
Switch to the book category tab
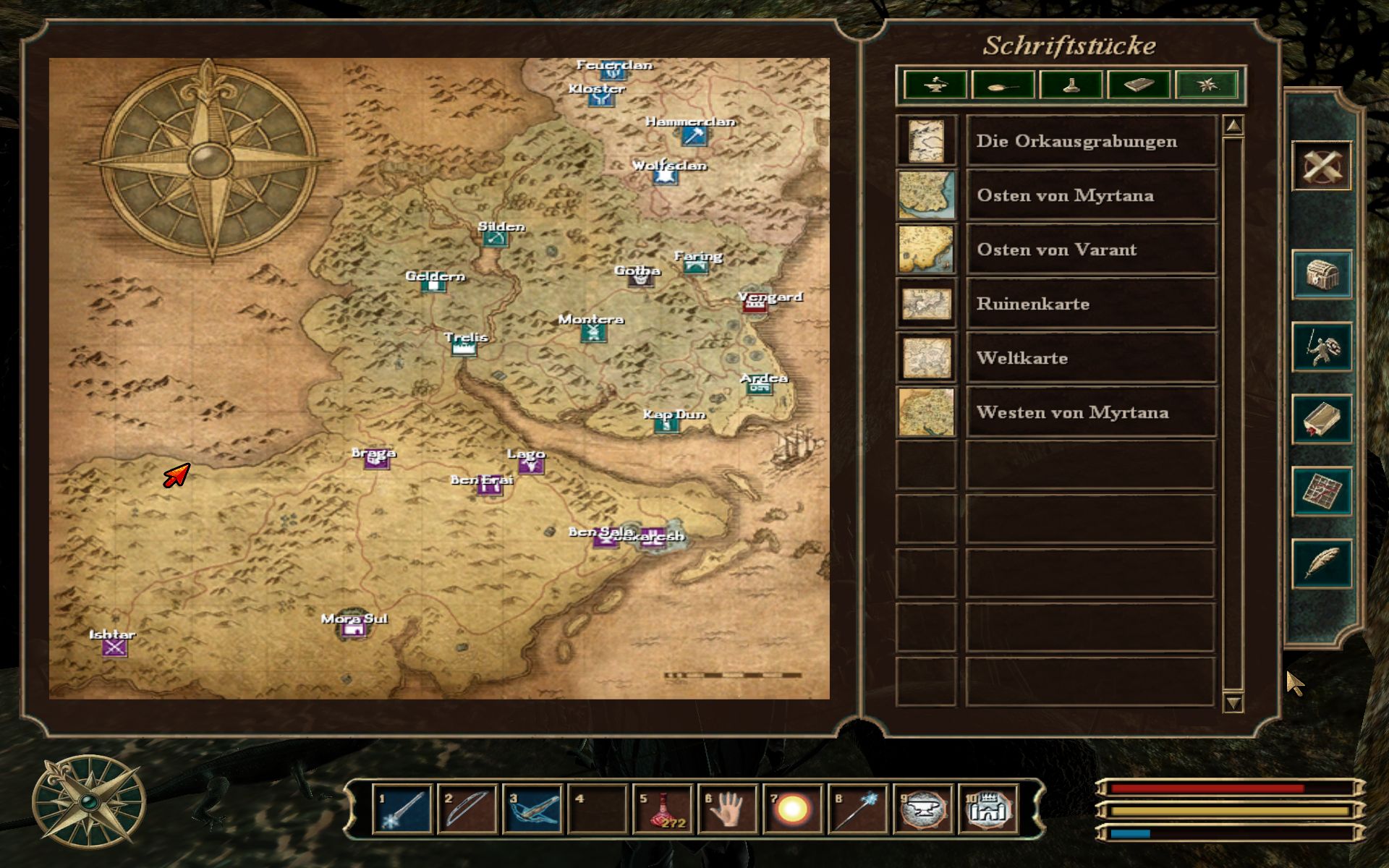click(1139, 85)
